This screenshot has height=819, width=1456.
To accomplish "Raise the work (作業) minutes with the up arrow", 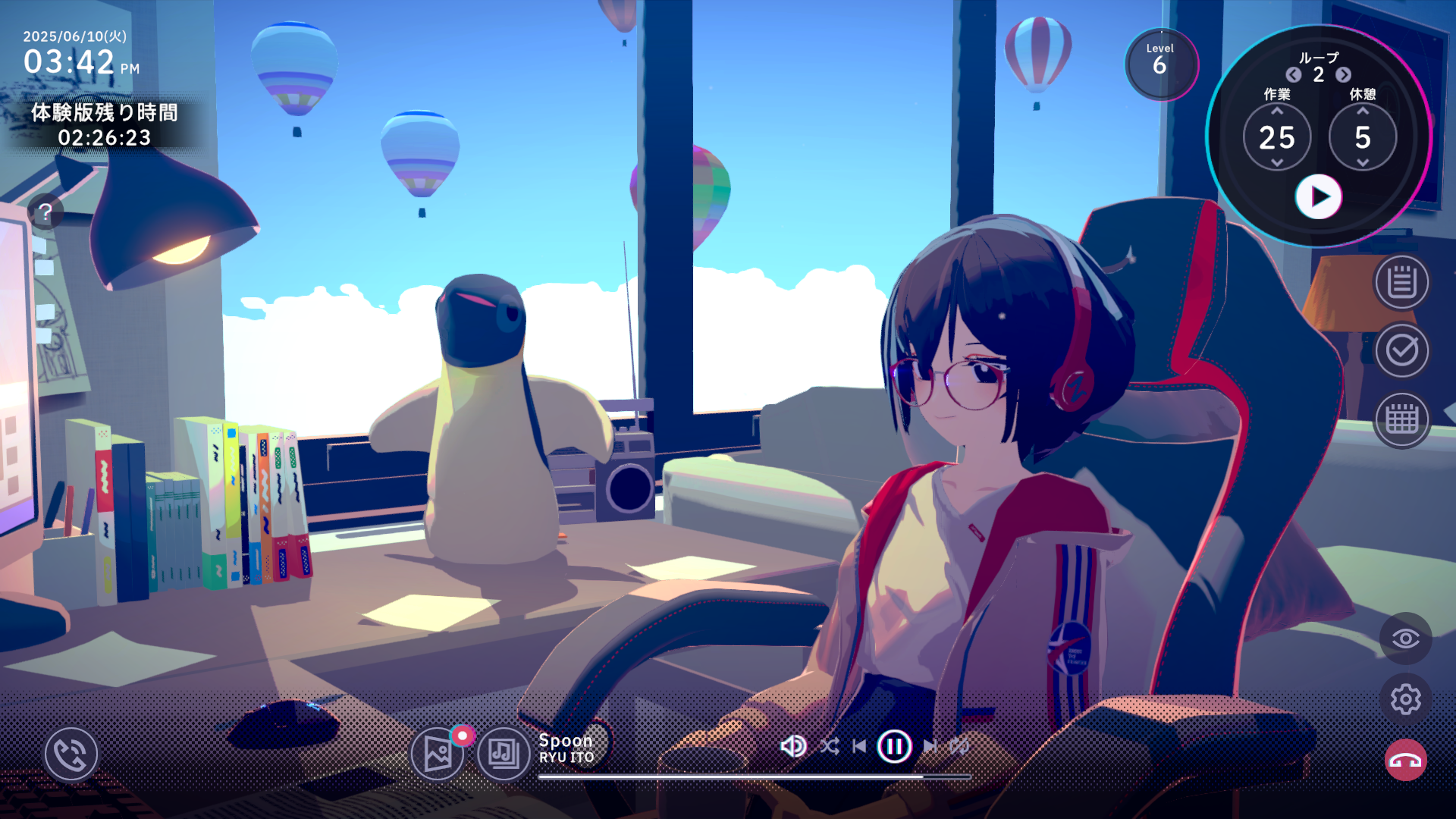I will point(1277,111).
